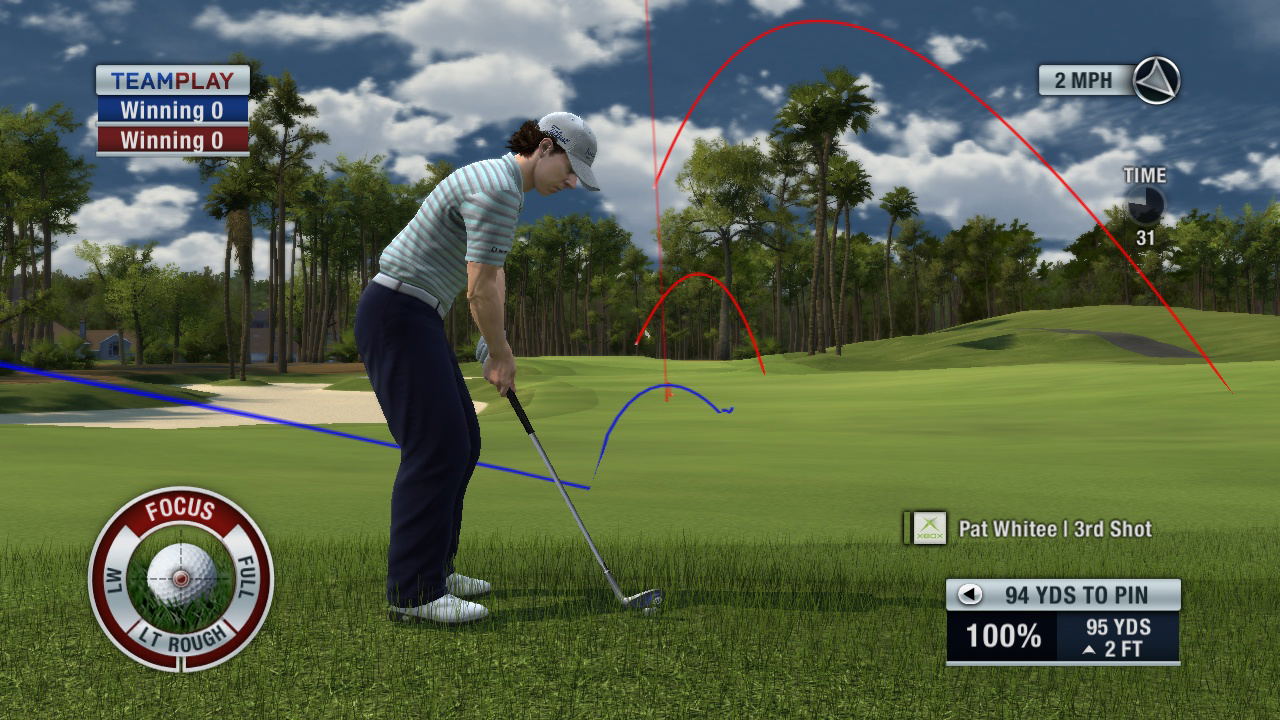Click the wind direction compass icon
This screenshot has height=720, width=1280.
1157,80
